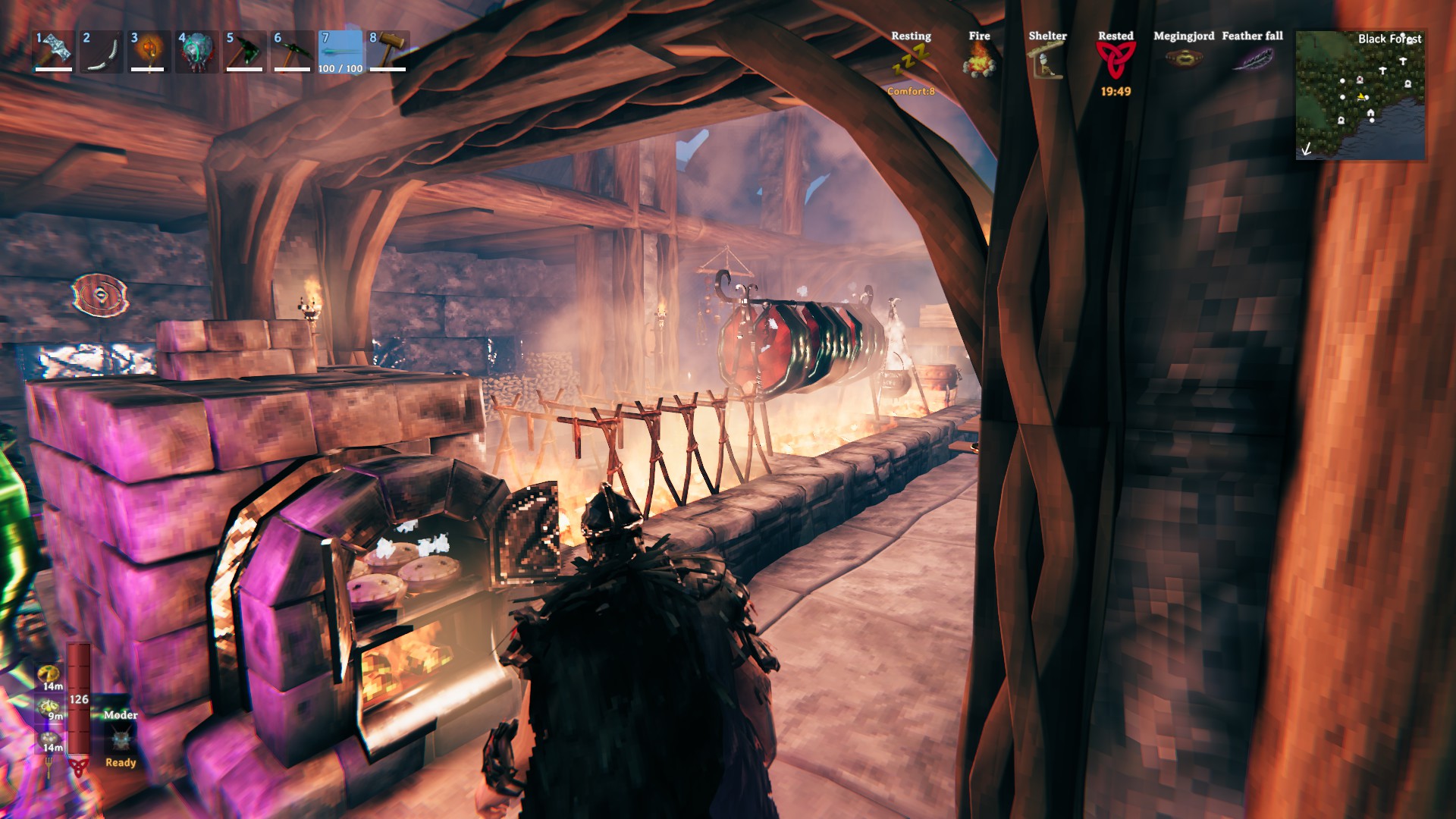Activate the Moder forsaken power icon

click(121, 739)
